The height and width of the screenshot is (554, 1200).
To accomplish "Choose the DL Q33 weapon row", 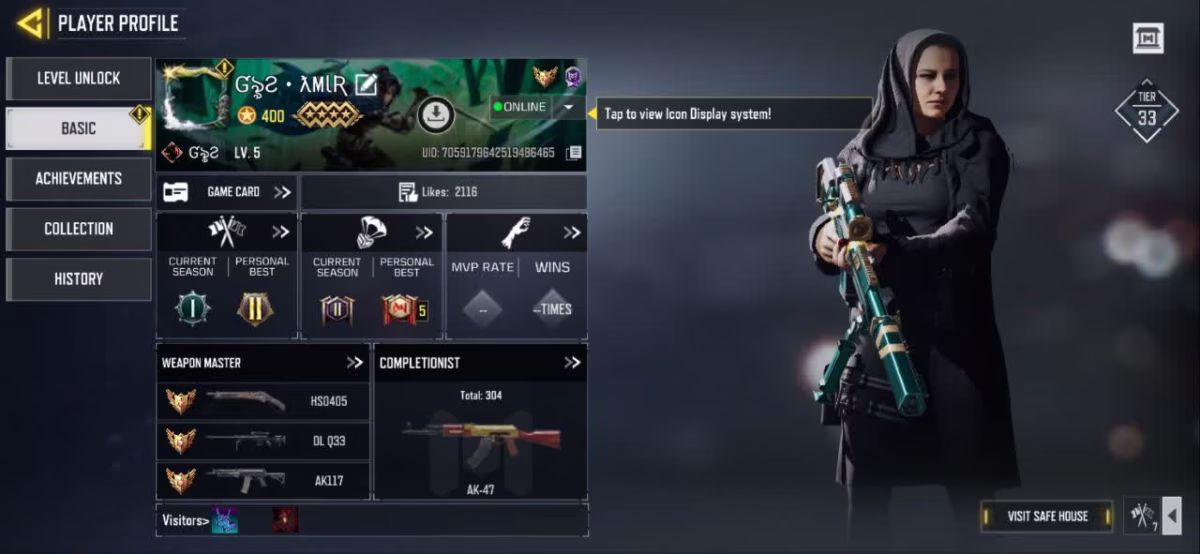I will (x=264, y=440).
